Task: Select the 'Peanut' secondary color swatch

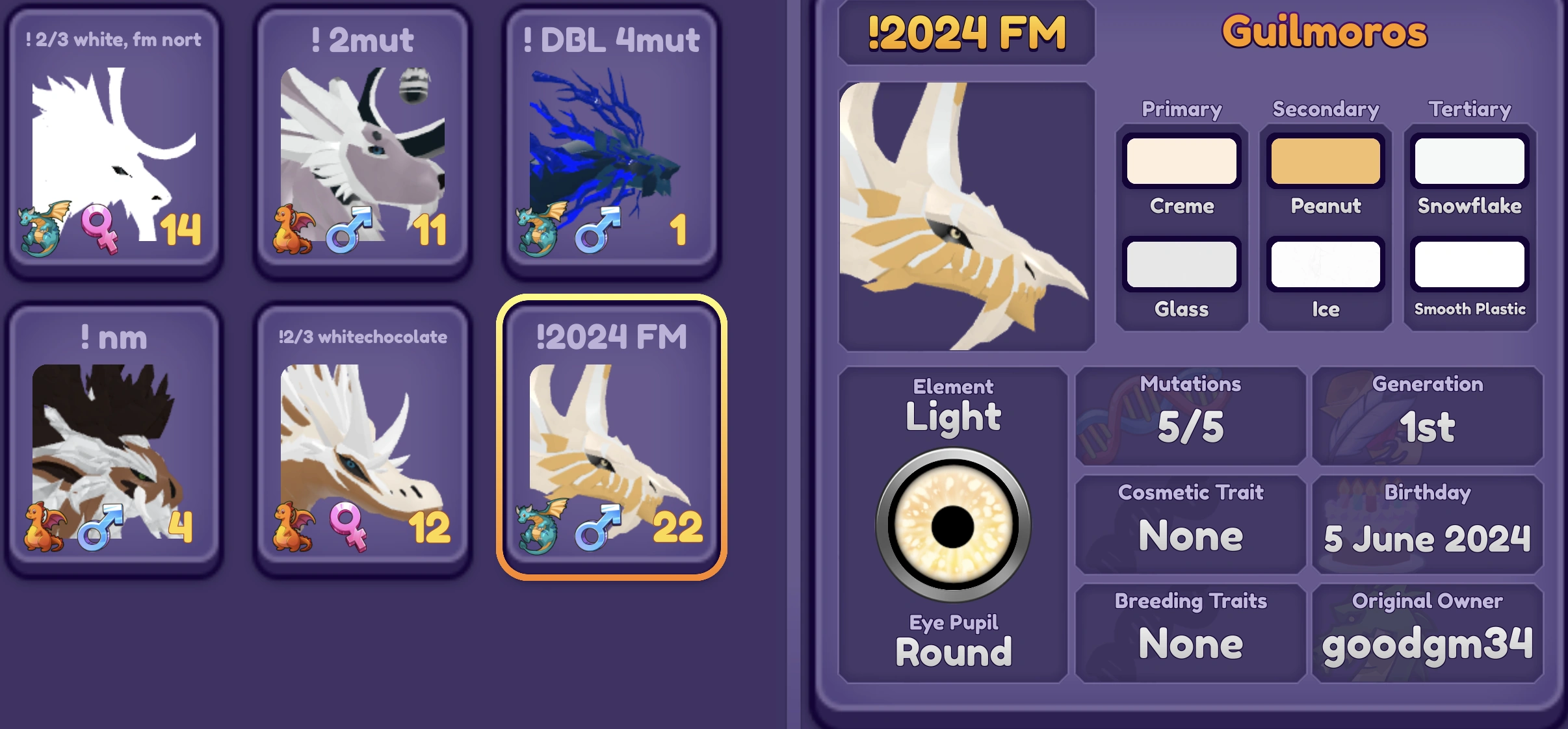Action: (x=1326, y=160)
